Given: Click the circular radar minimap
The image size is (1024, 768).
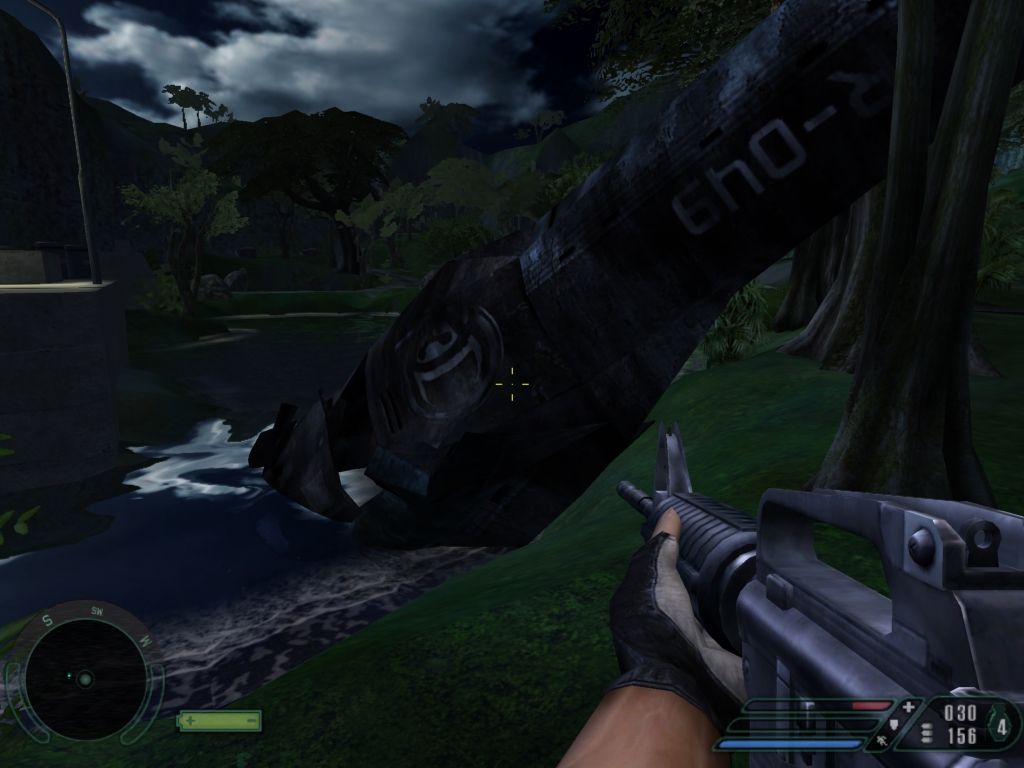Looking at the screenshot, I should click(85, 679).
